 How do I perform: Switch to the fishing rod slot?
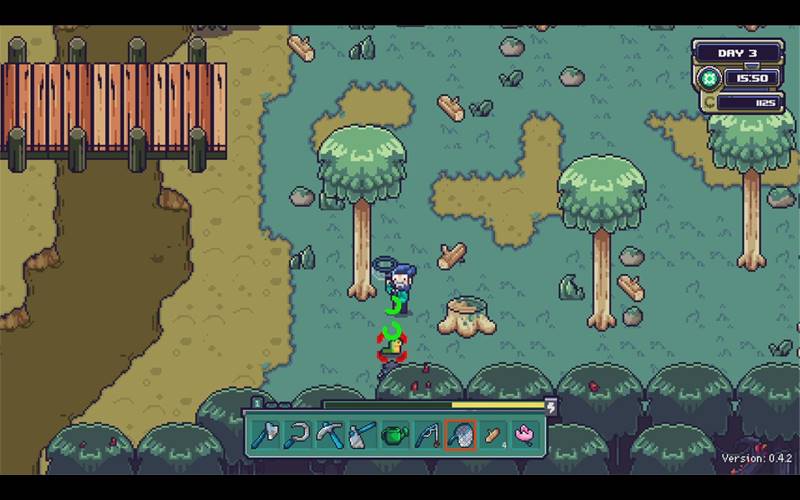(427, 435)
